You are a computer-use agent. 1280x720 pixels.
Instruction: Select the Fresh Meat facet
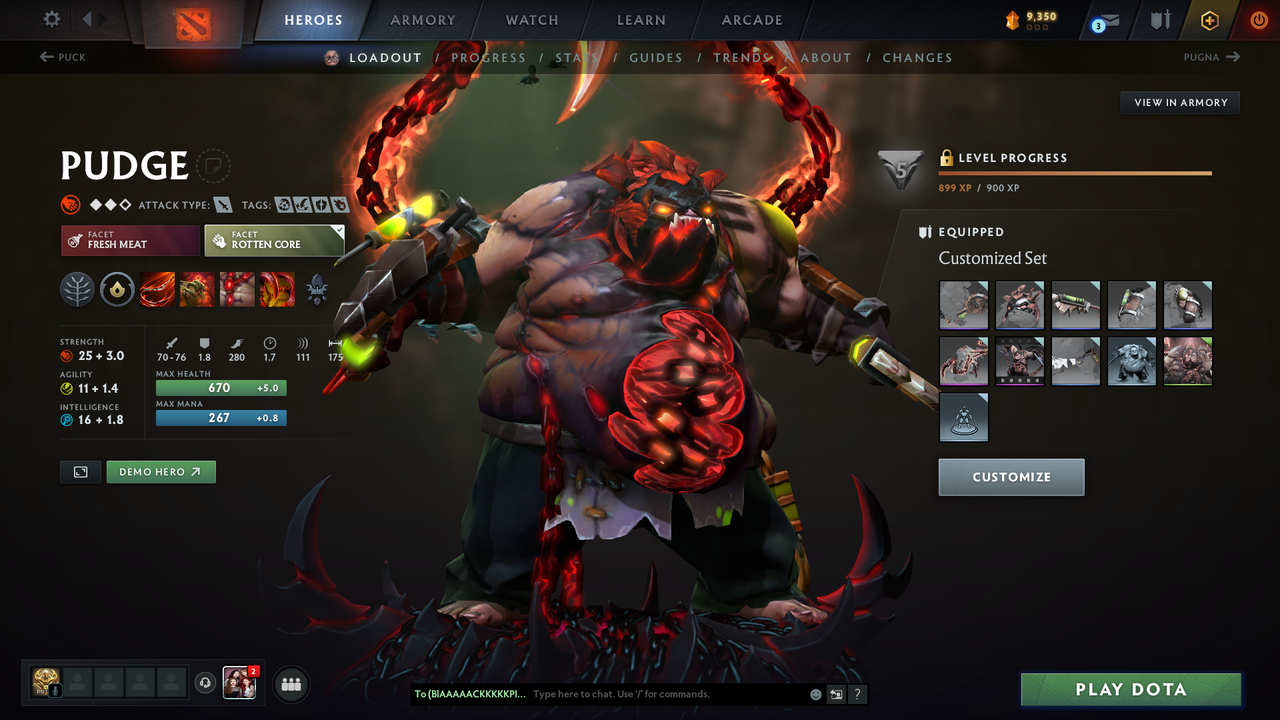point(130,240)
